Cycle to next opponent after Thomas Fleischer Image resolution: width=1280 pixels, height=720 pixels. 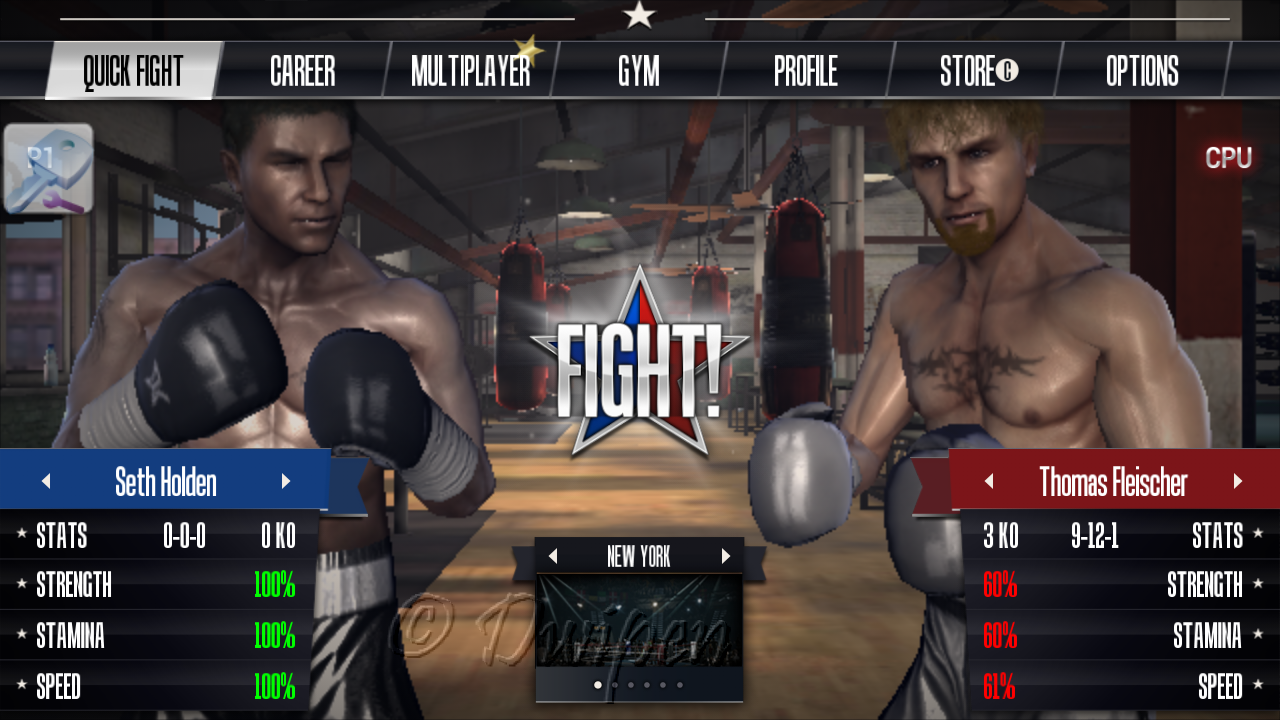click(1238, 482)
